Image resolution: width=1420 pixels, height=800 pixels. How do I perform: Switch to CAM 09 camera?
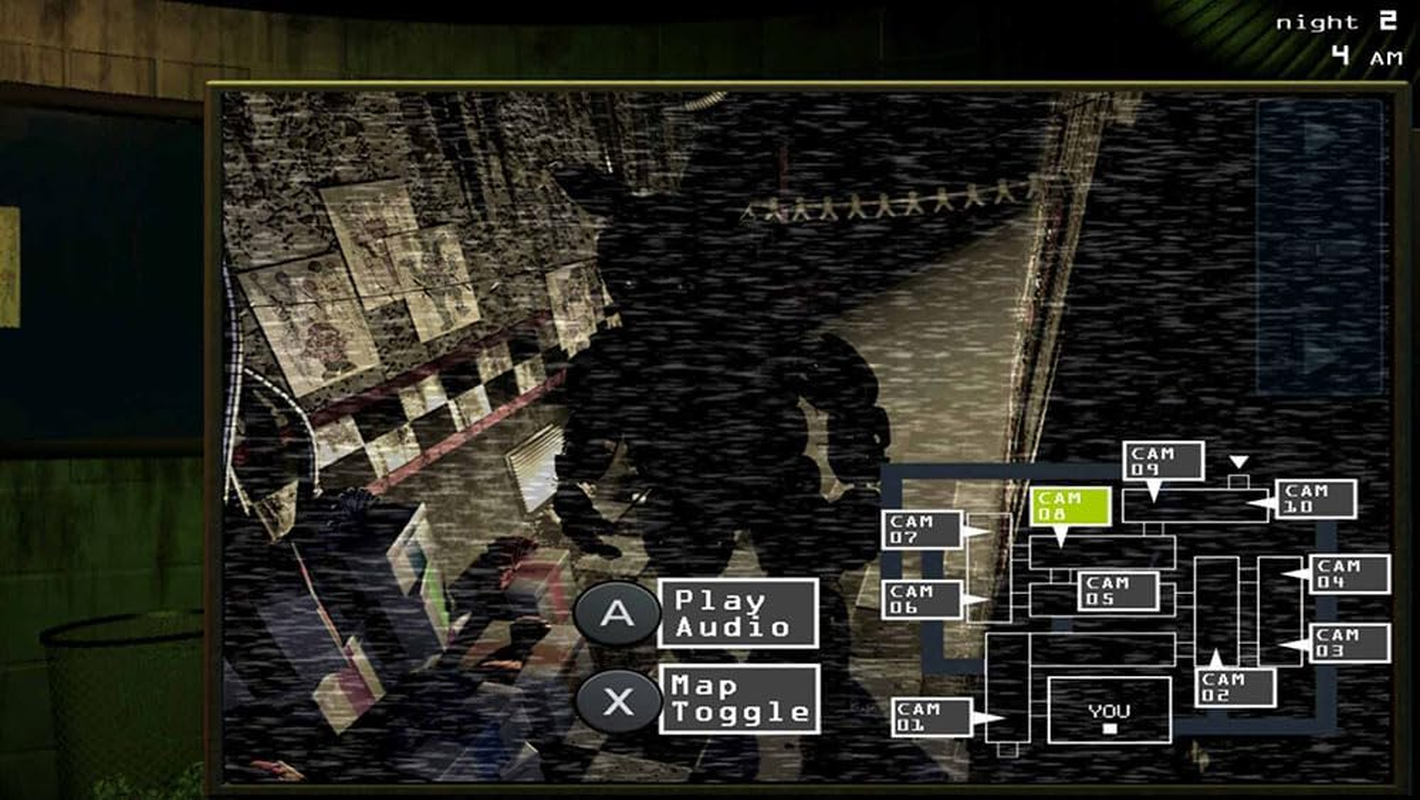pyautogui.click(x=1162, y=461)
